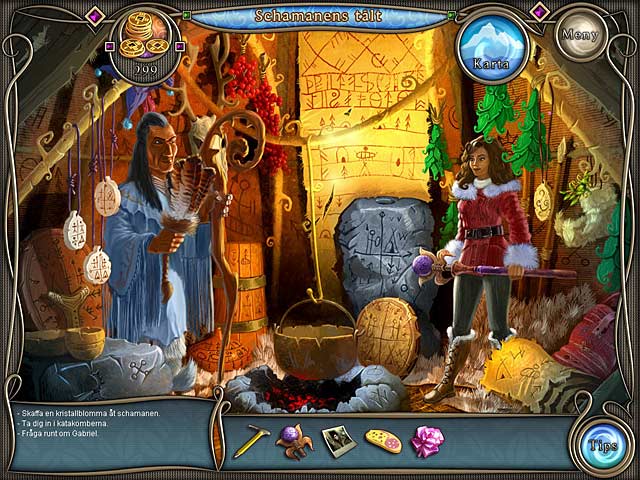
Task: Pick the sausage sandwich inventory item
Action: coord(383,441)
